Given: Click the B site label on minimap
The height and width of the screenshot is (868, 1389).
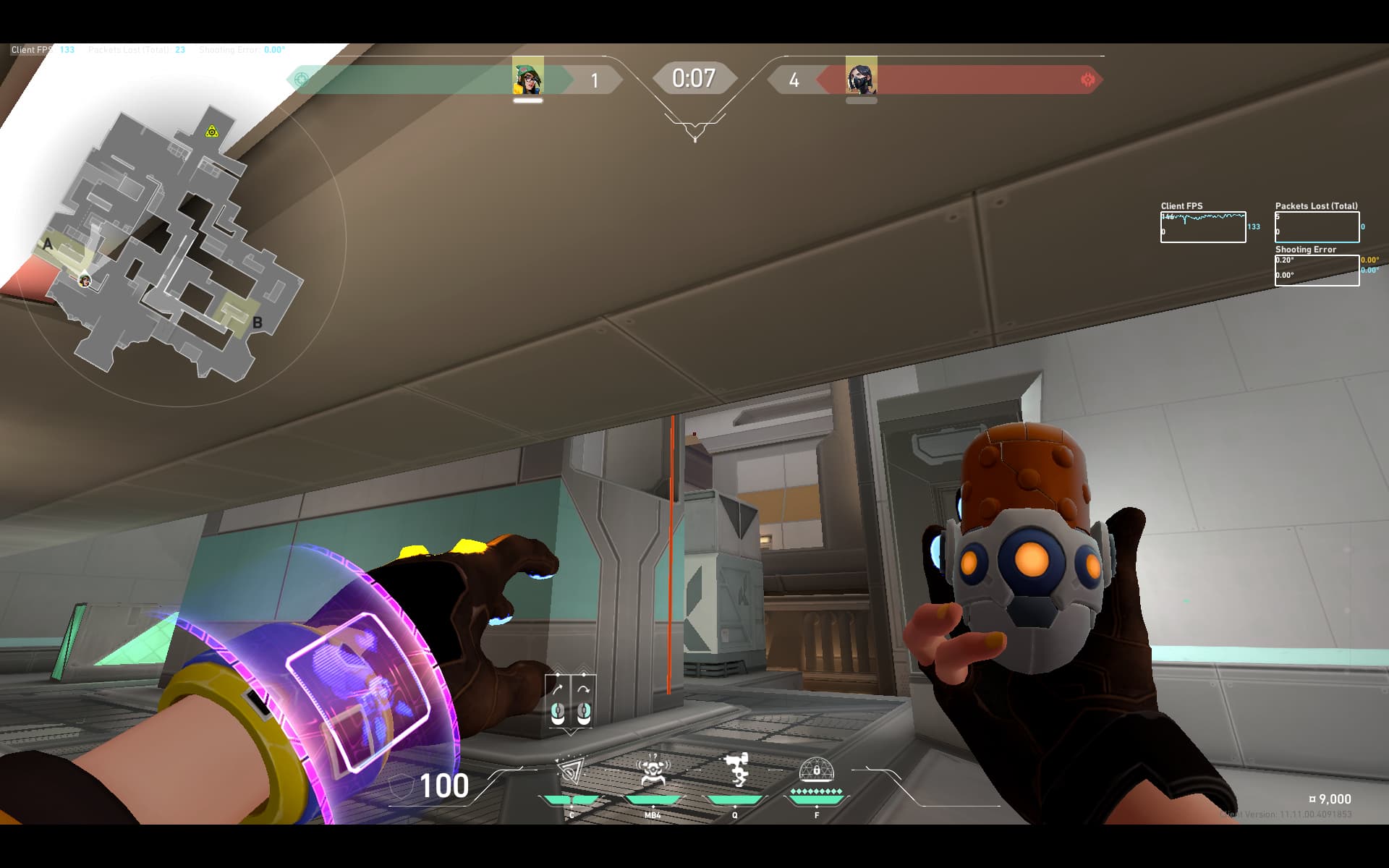Looking at the screenshot, I should [257, 323].
